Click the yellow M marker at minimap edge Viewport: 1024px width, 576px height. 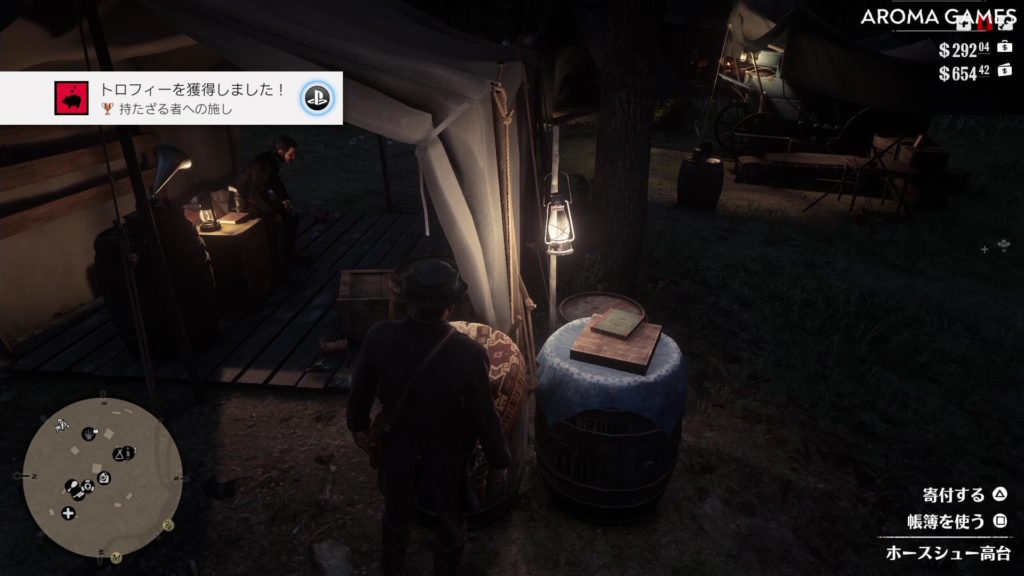click(x=116, y=556)
